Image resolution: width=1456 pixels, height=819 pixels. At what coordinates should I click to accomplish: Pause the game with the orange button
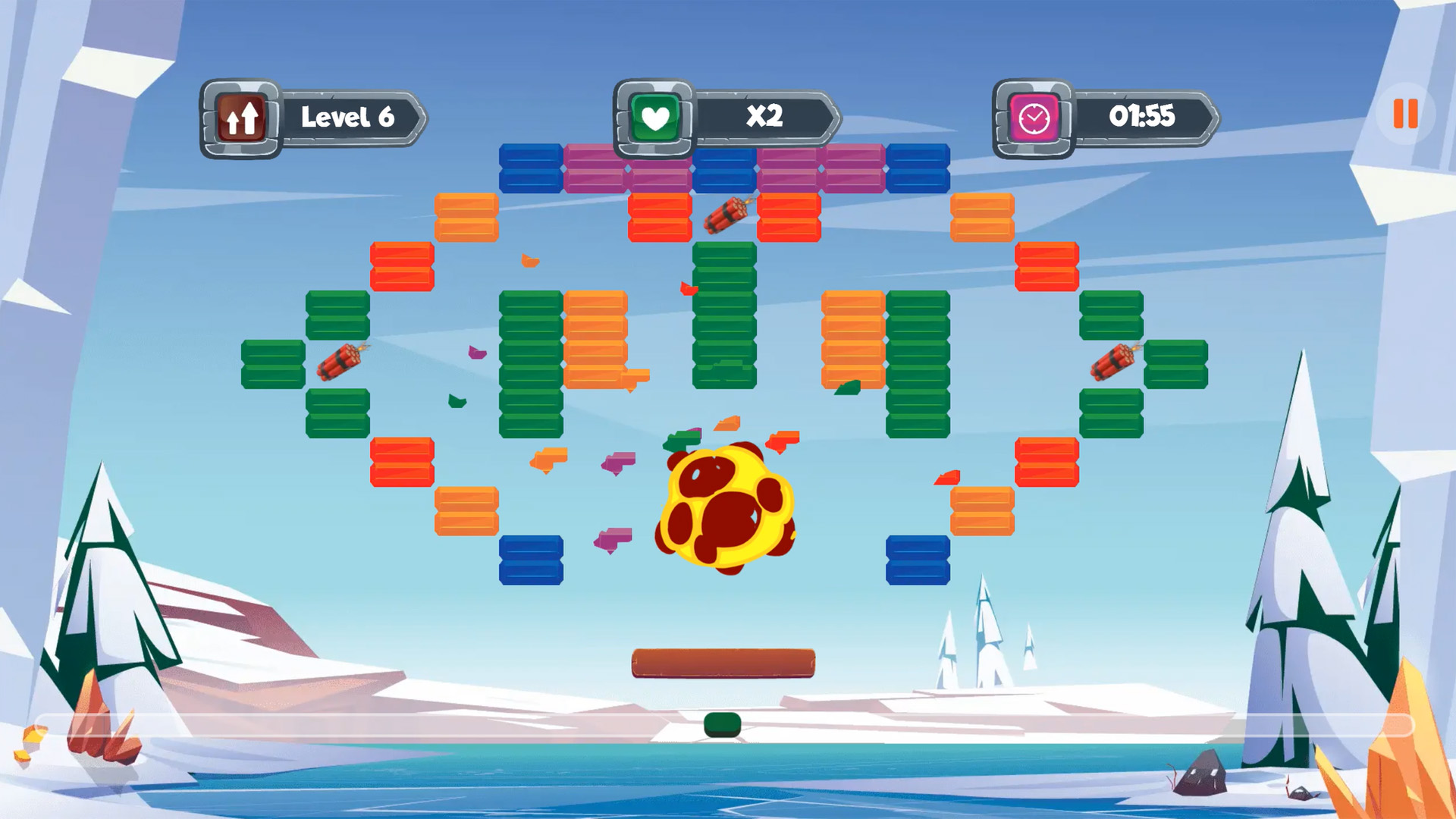click(x=1405, y=115)
